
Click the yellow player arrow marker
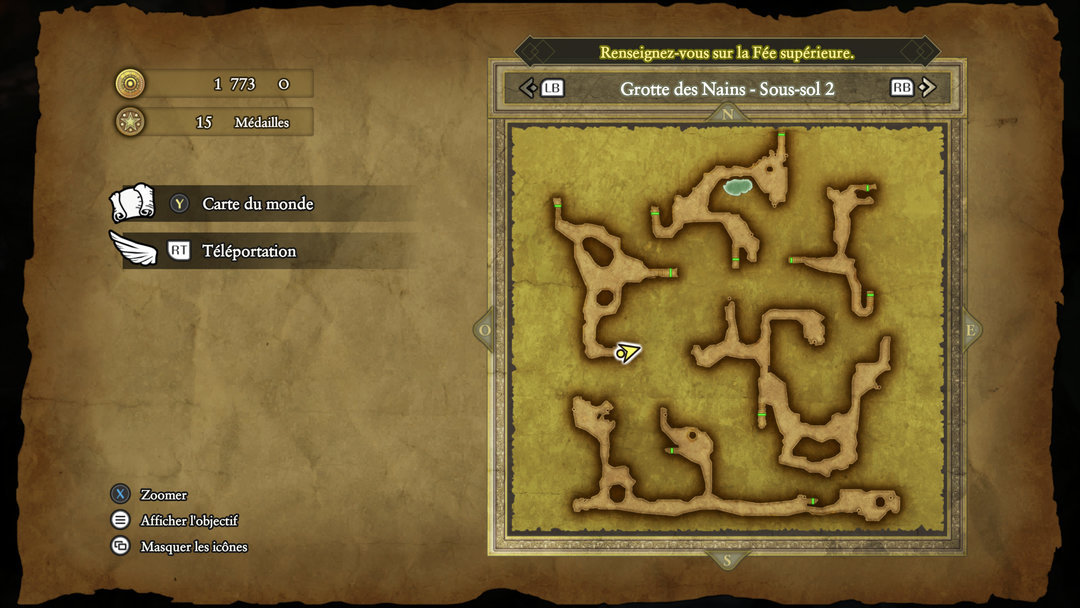(627, 352)
